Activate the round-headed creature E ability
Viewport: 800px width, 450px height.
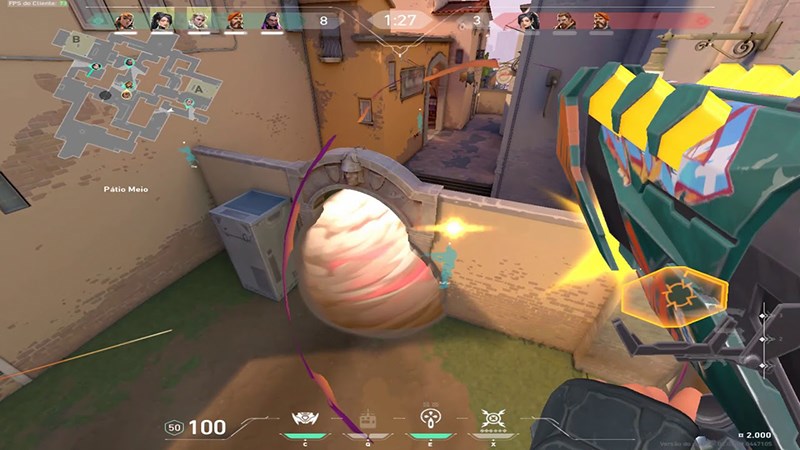[x=429, y=418]
